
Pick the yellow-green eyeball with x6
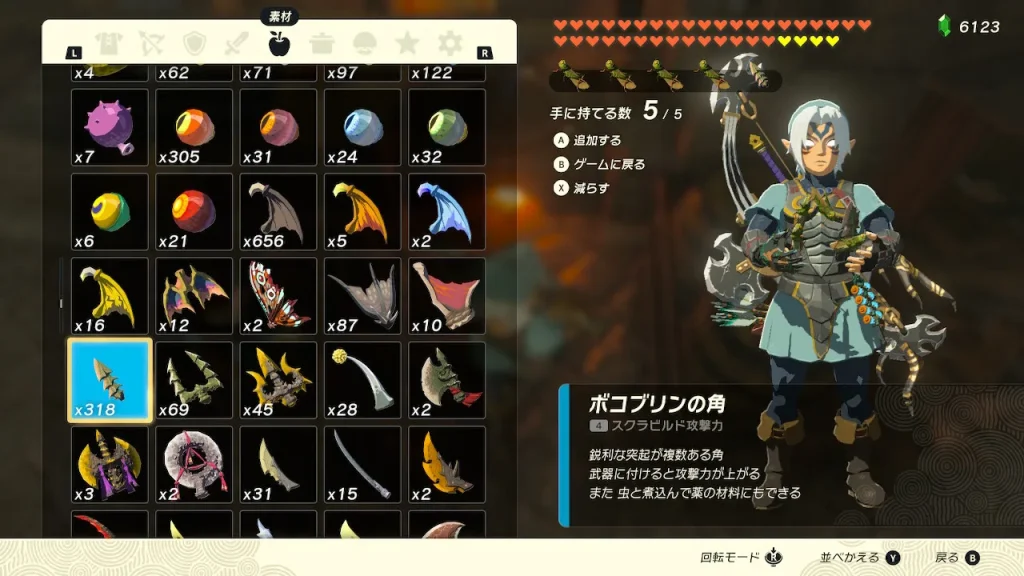(110, 212)
